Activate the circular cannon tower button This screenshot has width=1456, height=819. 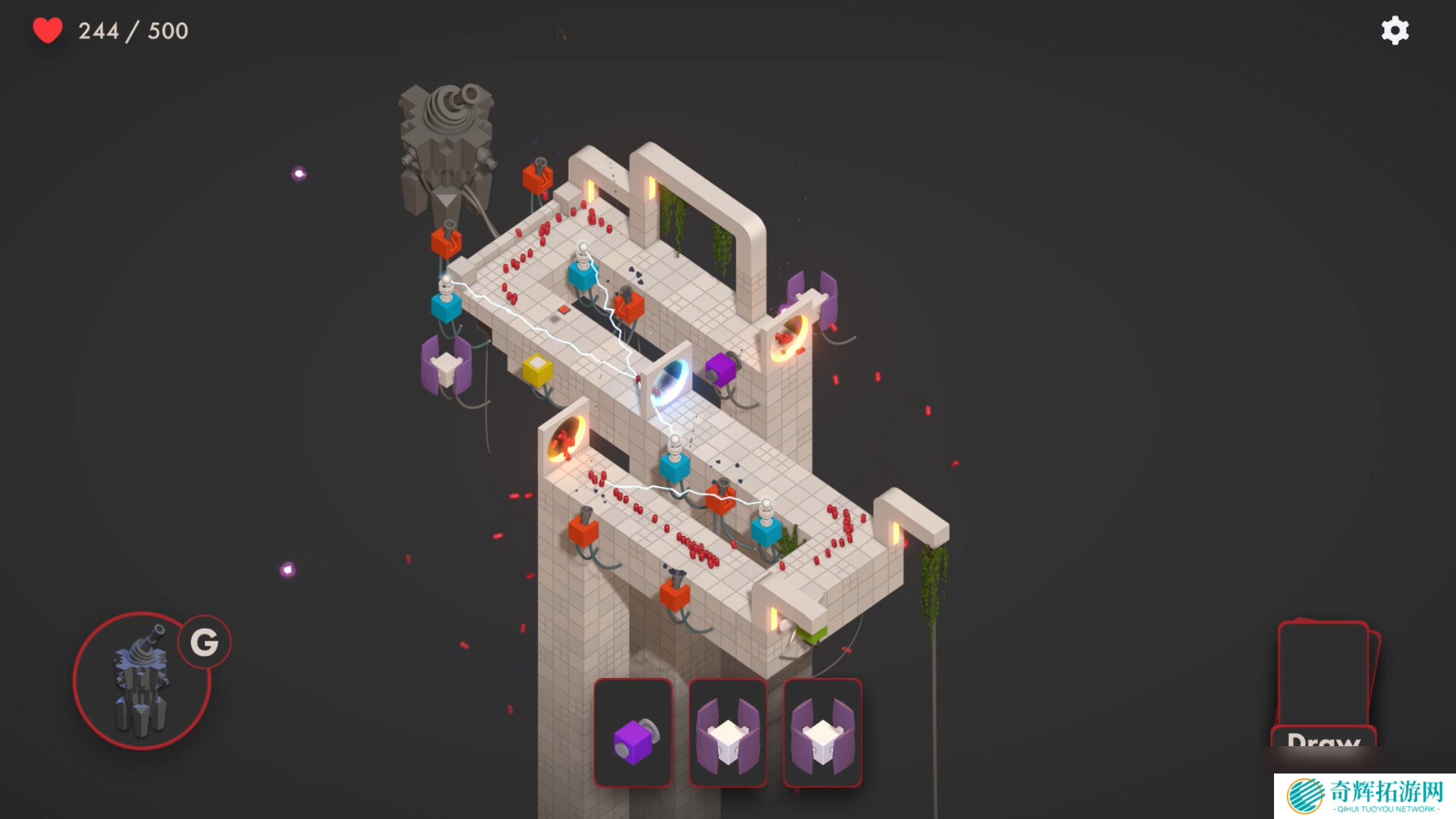pyautogui.click(x=142, y=681)
